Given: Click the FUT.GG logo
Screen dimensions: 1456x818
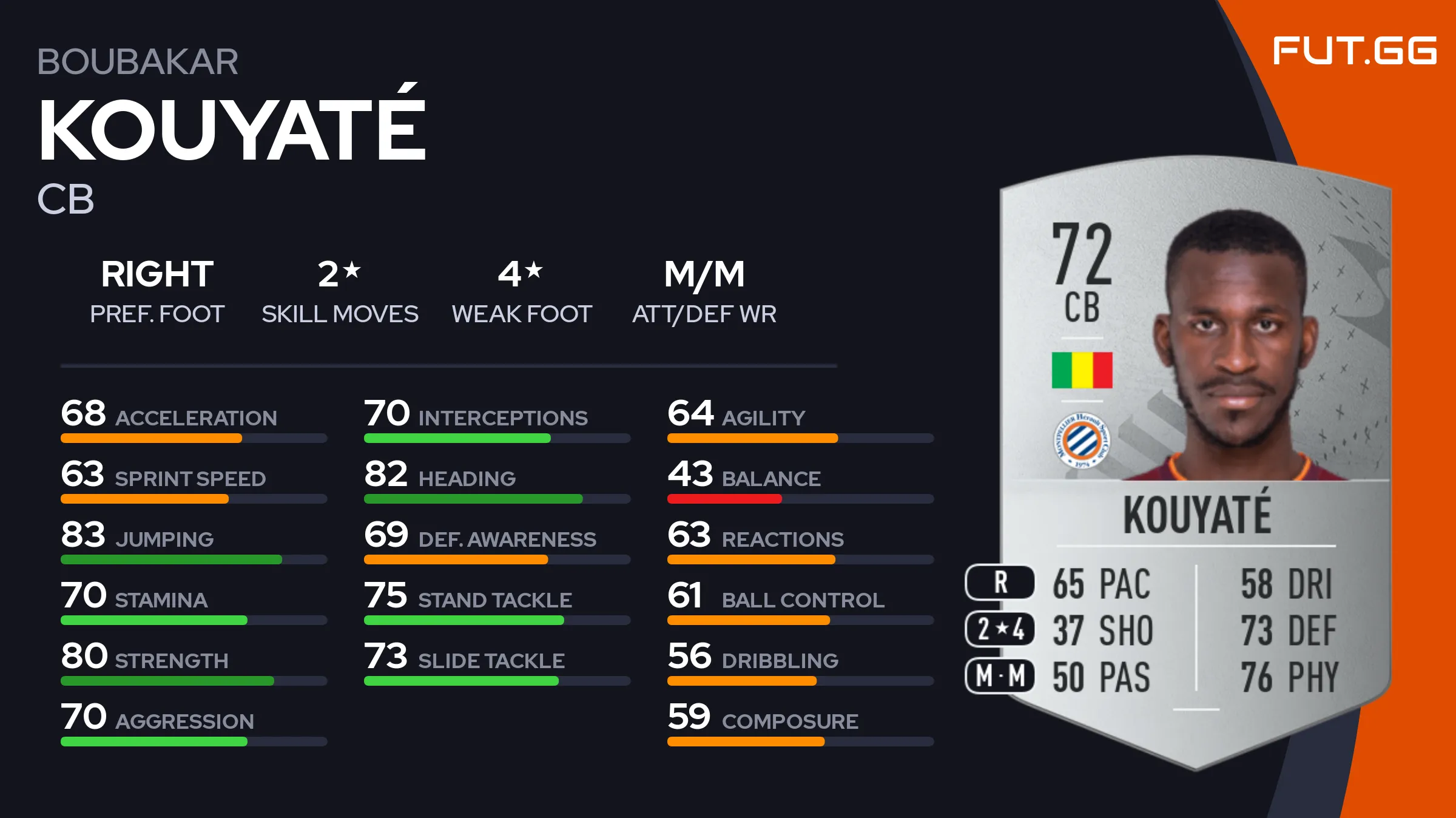Looking at the screenshot, I should pos(1354,51).
